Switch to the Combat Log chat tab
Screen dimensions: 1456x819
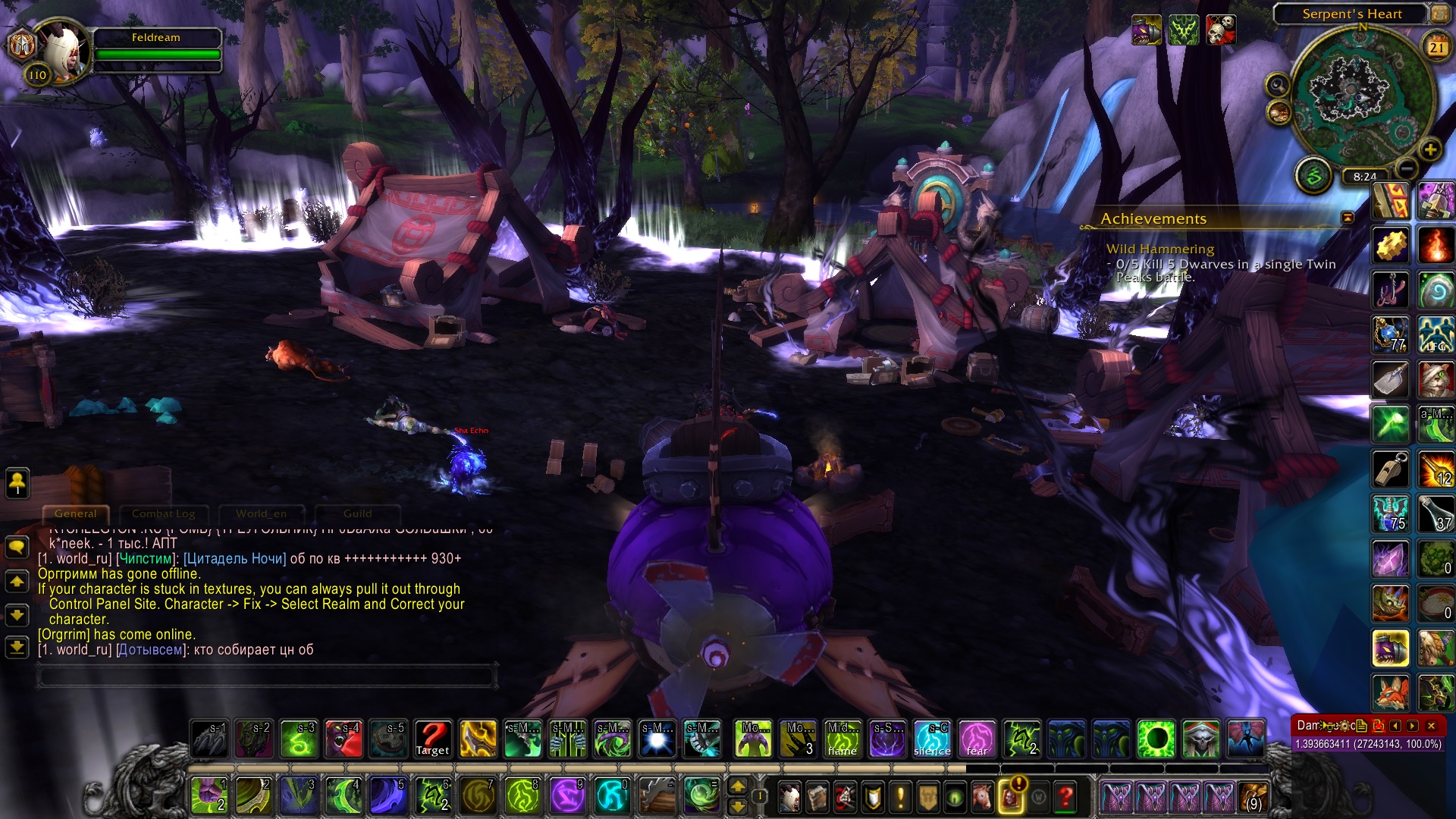click(x=163, y=514)
